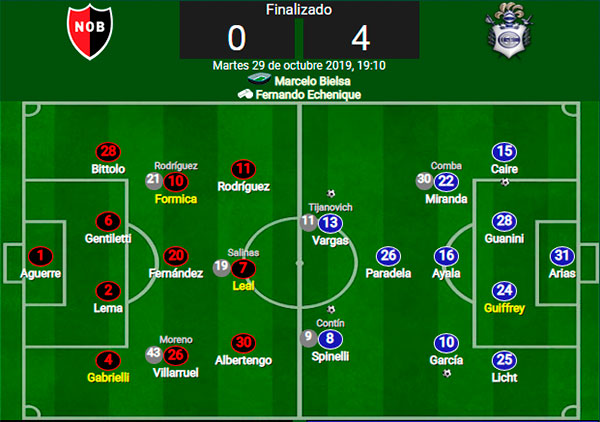Click goalkeeper Arias's number 31 marker

[x=562, y=256]
